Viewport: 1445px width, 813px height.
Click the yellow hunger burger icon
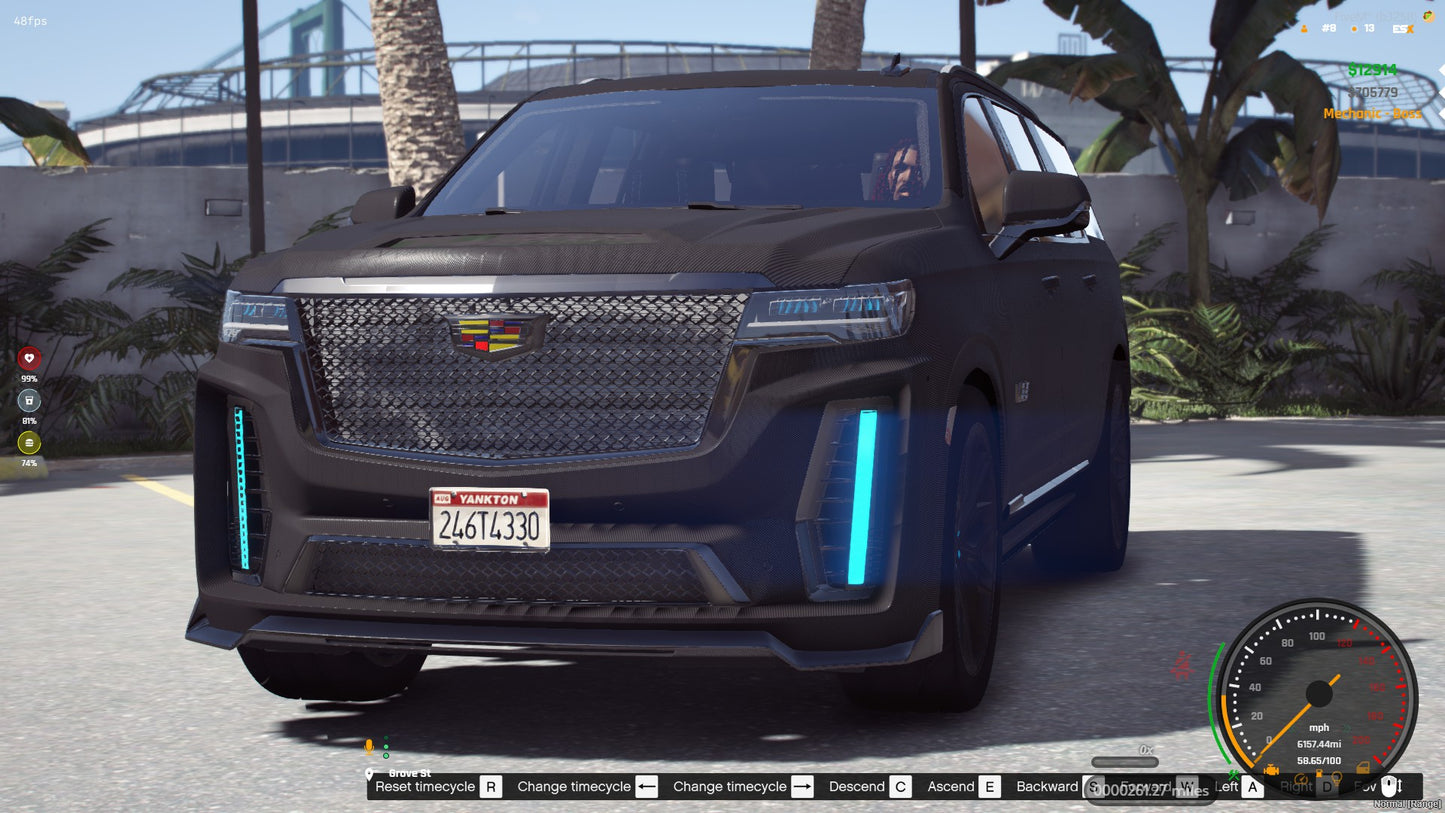point(28,440)
